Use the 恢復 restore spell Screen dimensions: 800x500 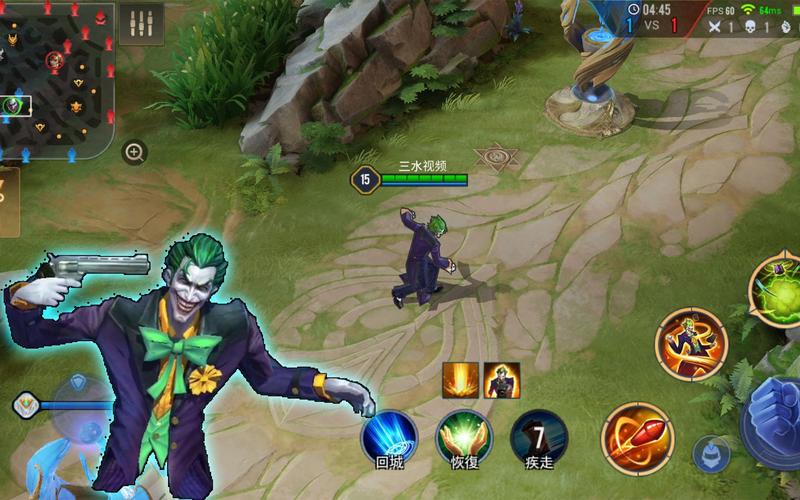coord(463,437)
